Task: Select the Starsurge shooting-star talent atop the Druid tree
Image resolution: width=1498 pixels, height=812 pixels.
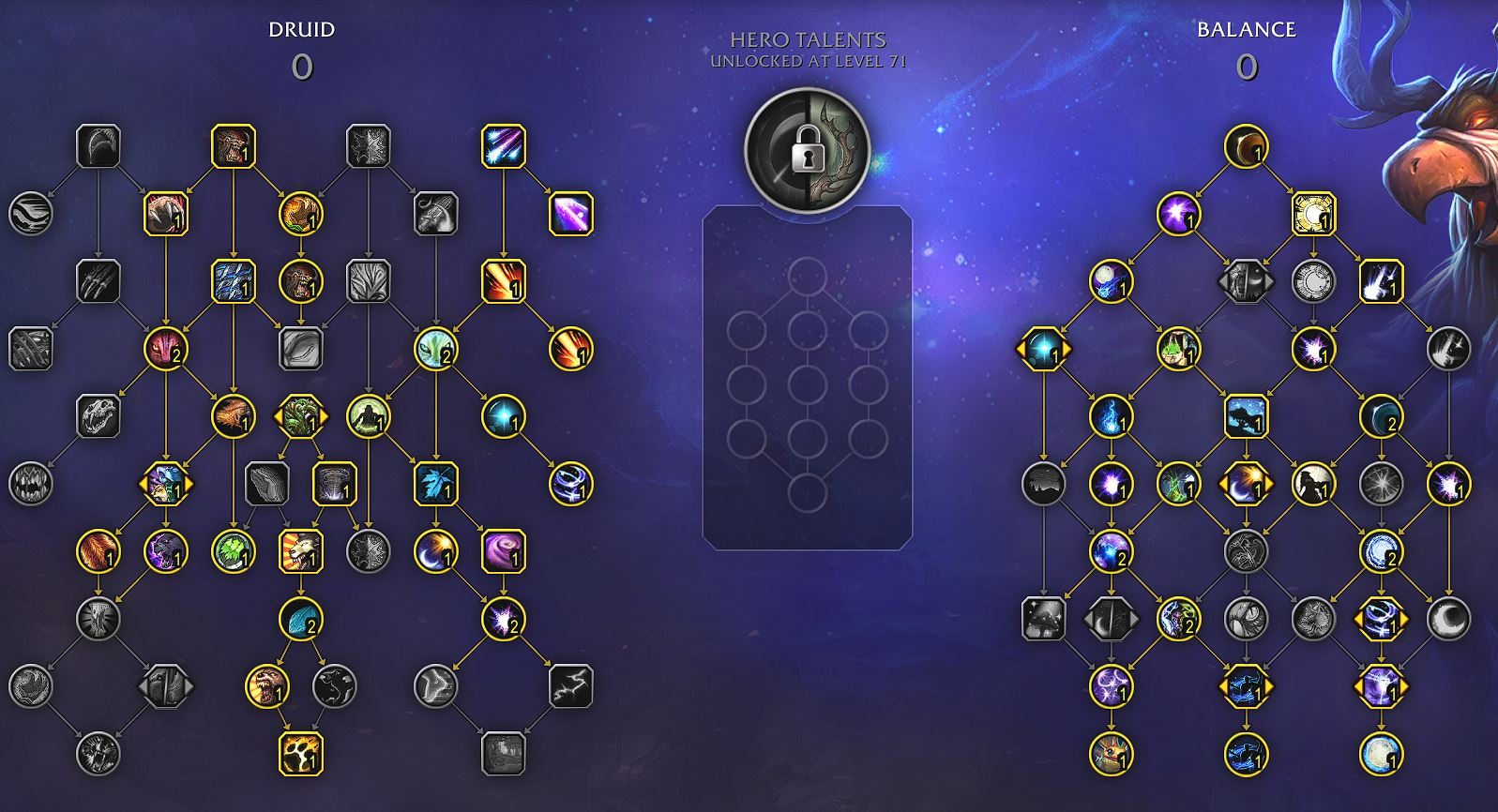Action: [504, 145]
